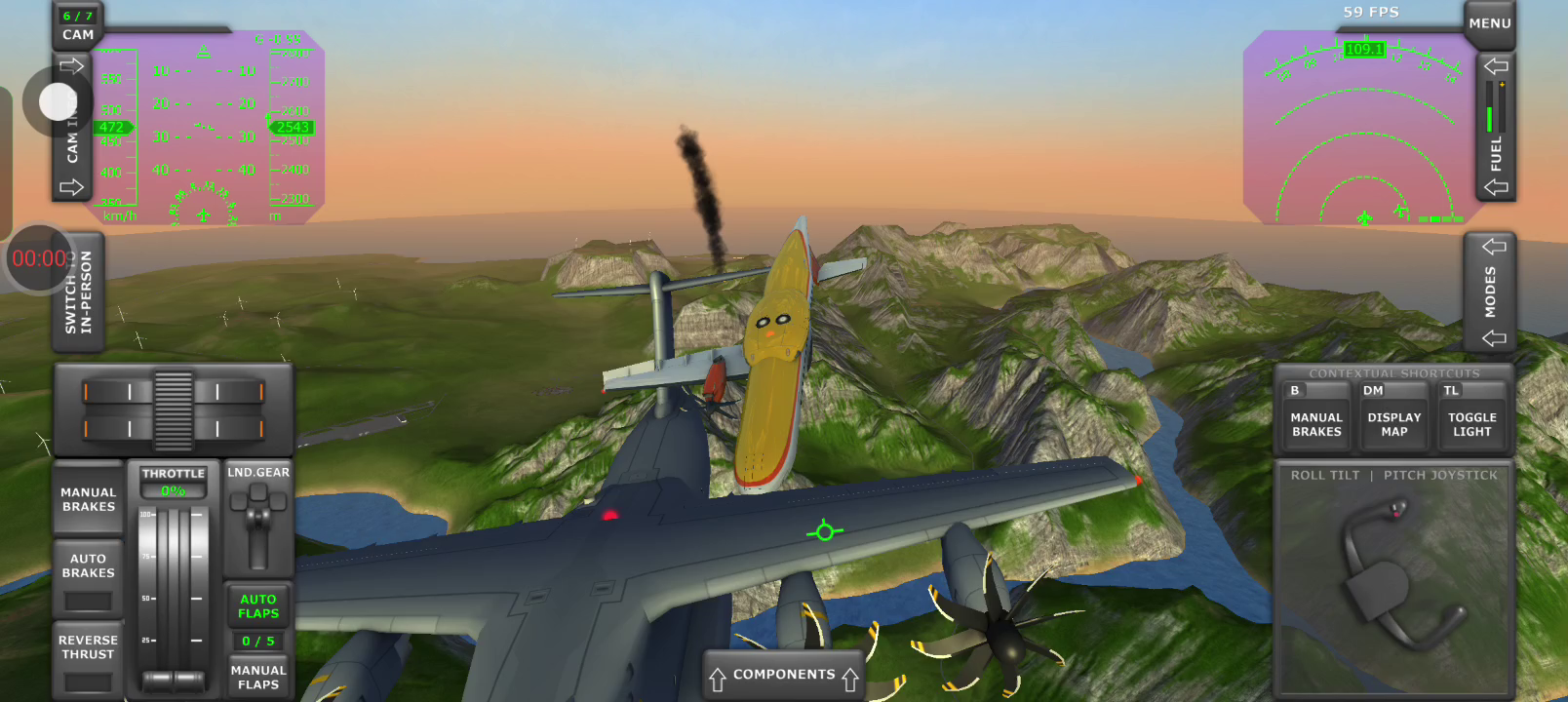This screenshot has height=702, width=1568.
Task: Click the red screen recording timer
Action: pos(39,258)
